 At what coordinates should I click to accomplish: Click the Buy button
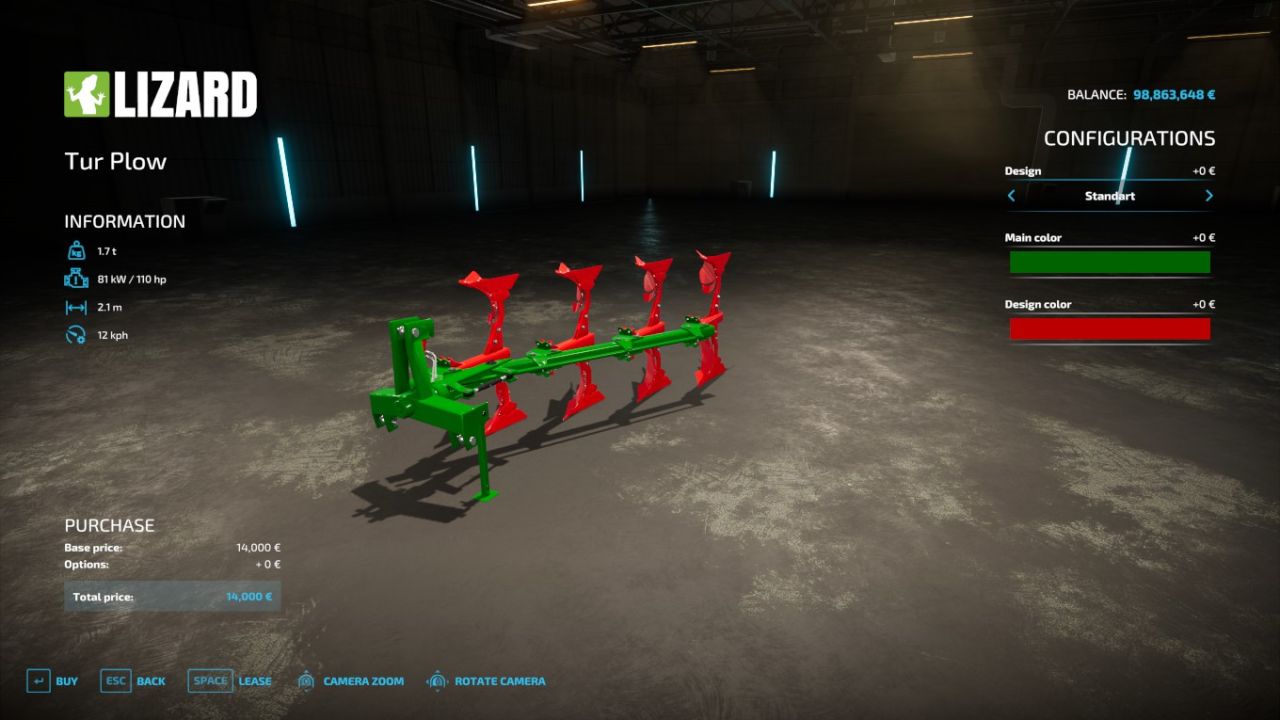pos(67,680)
